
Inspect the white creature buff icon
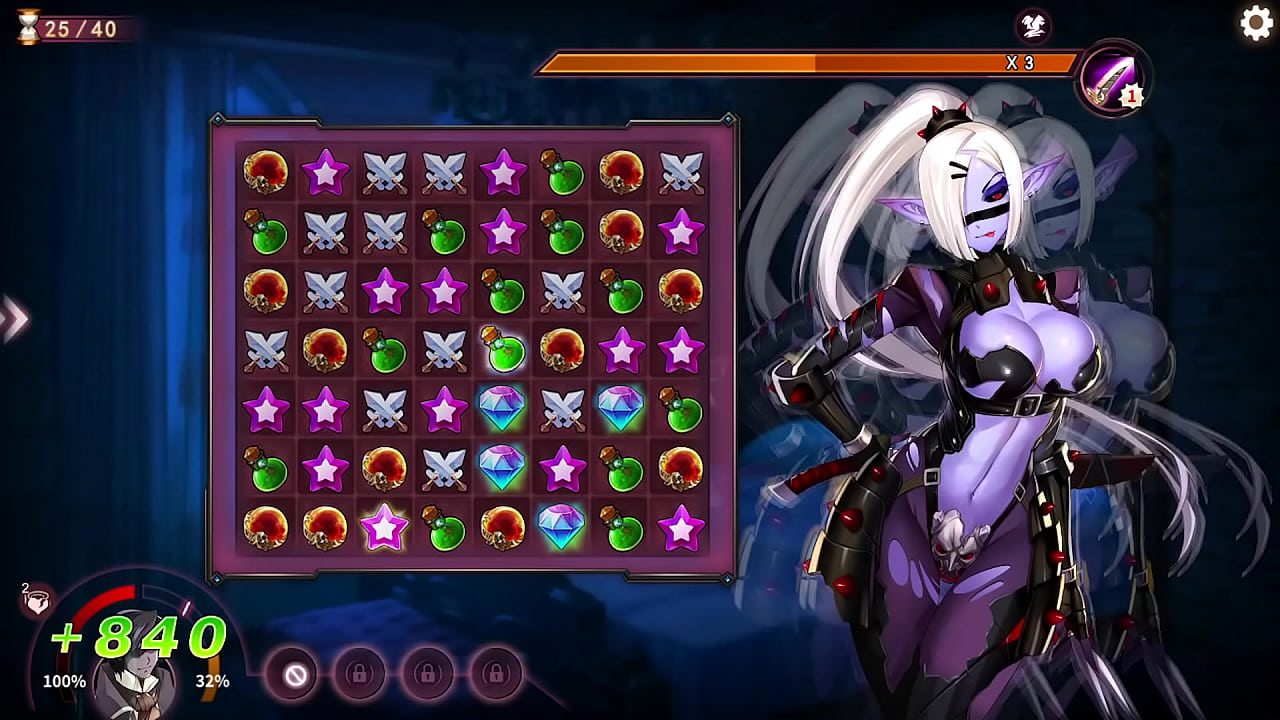point(1033,24)
